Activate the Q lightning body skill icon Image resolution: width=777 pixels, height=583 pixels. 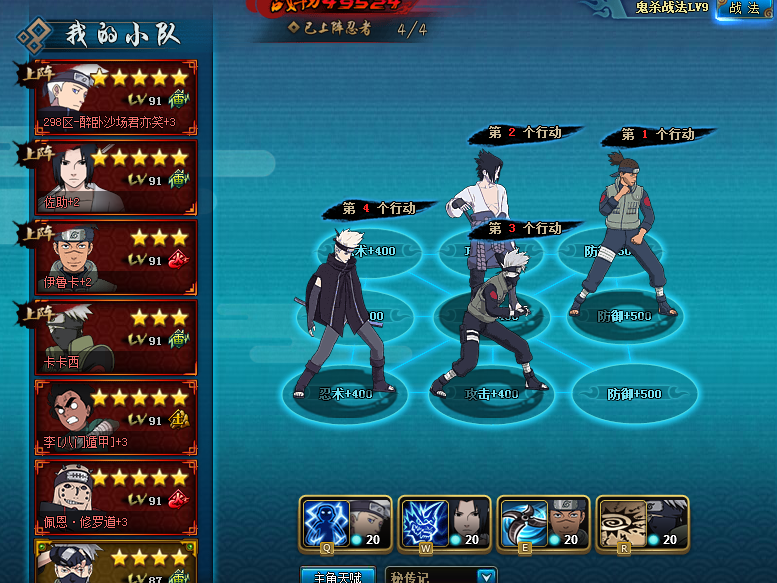(x=325, y=523)
